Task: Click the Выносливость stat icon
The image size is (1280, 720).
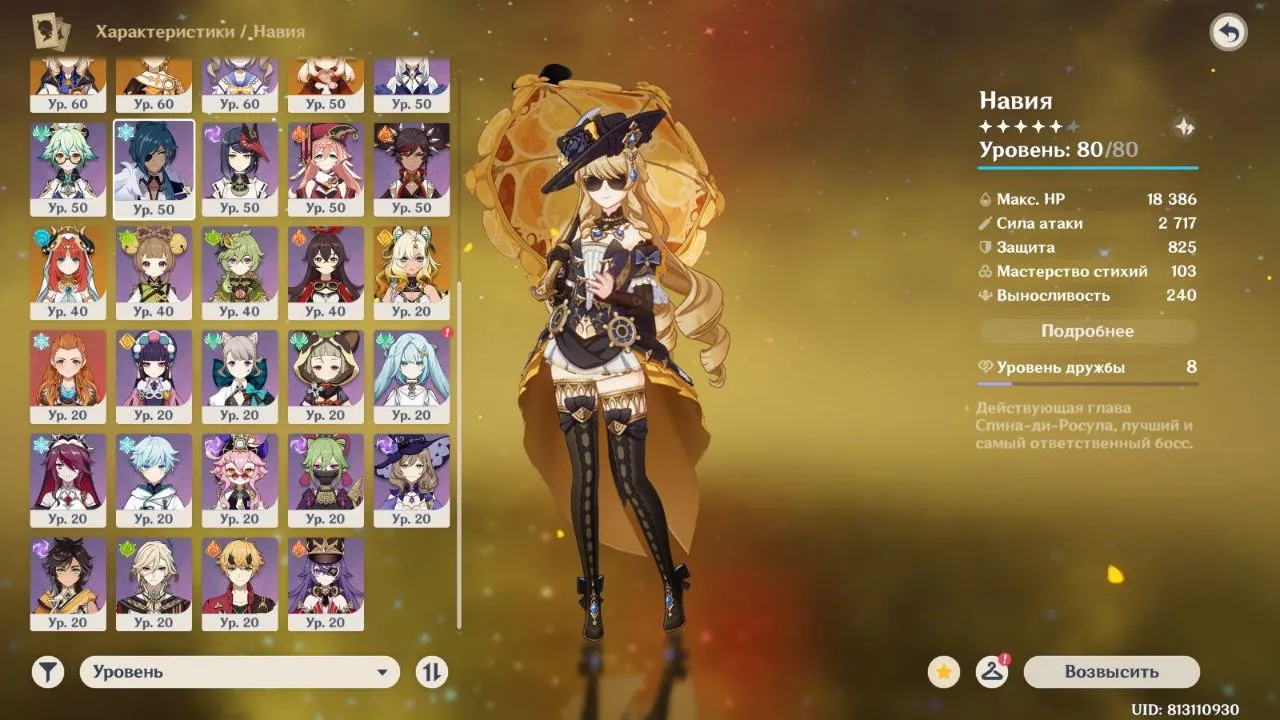Action: coord(986,295)
